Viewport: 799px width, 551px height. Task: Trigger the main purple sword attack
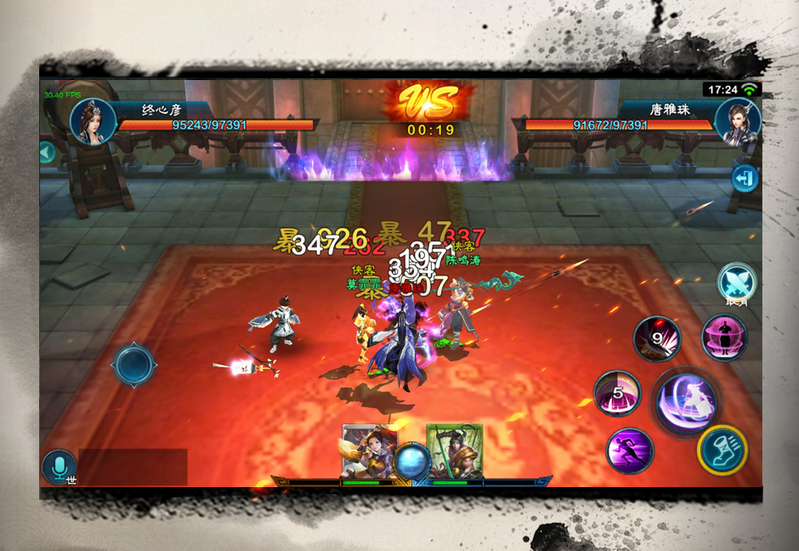click(x=685, y=400)
